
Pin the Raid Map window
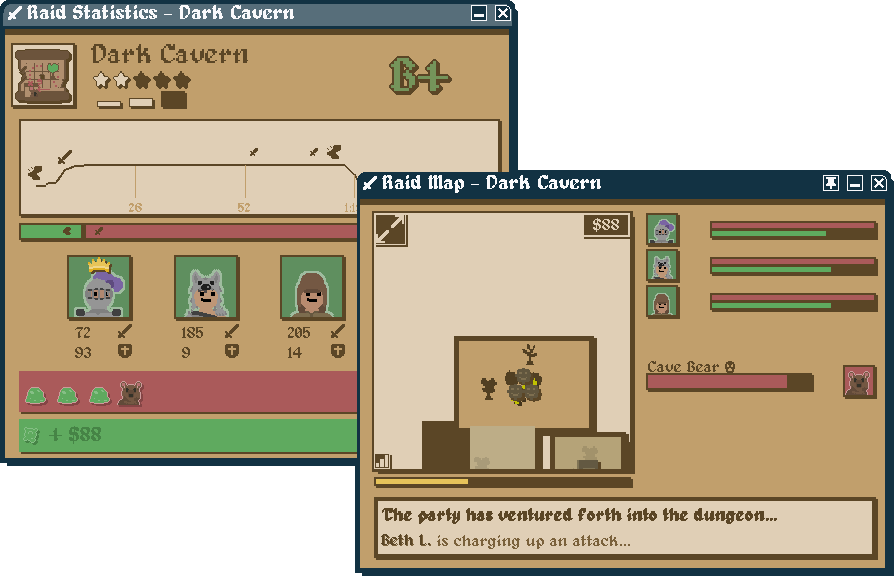coord(831,183)
